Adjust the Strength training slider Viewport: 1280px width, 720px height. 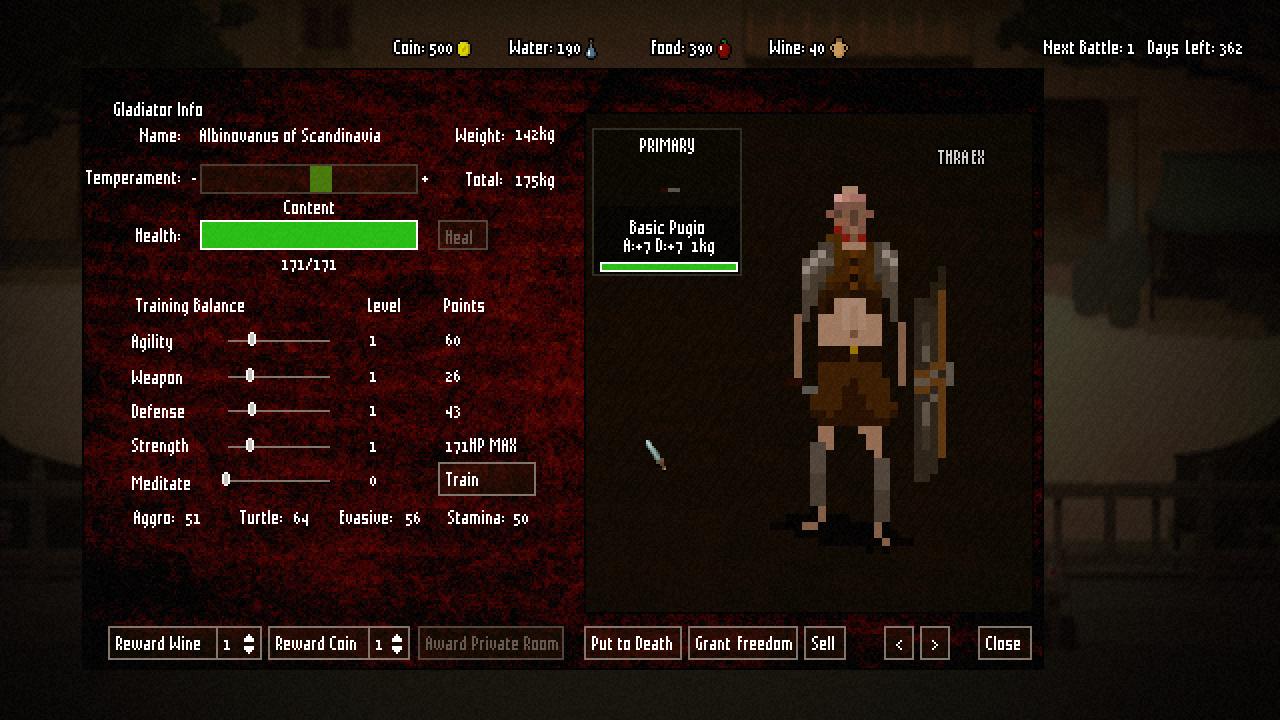(x=250, y=446)
